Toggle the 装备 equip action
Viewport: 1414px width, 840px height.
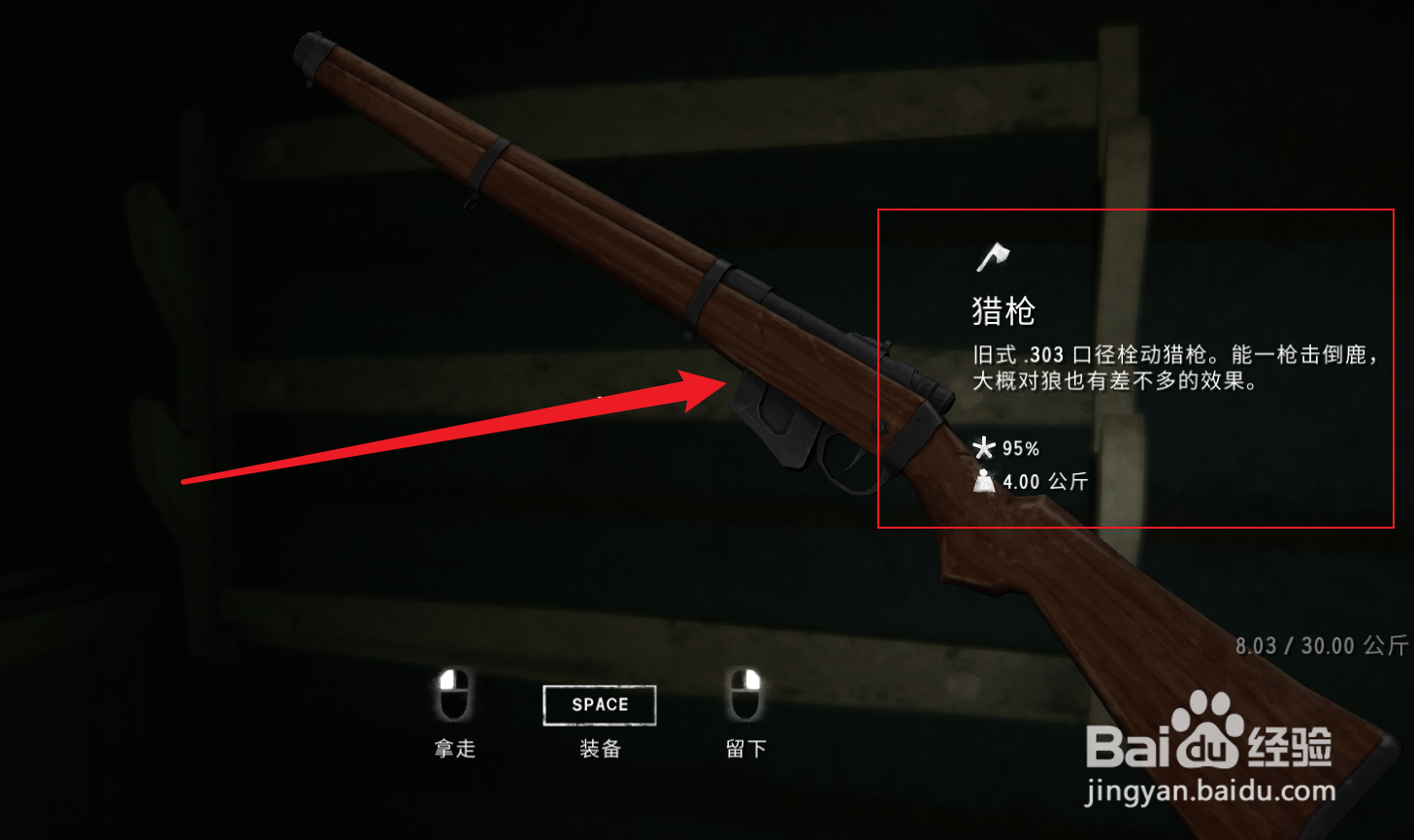coord(600,704)
